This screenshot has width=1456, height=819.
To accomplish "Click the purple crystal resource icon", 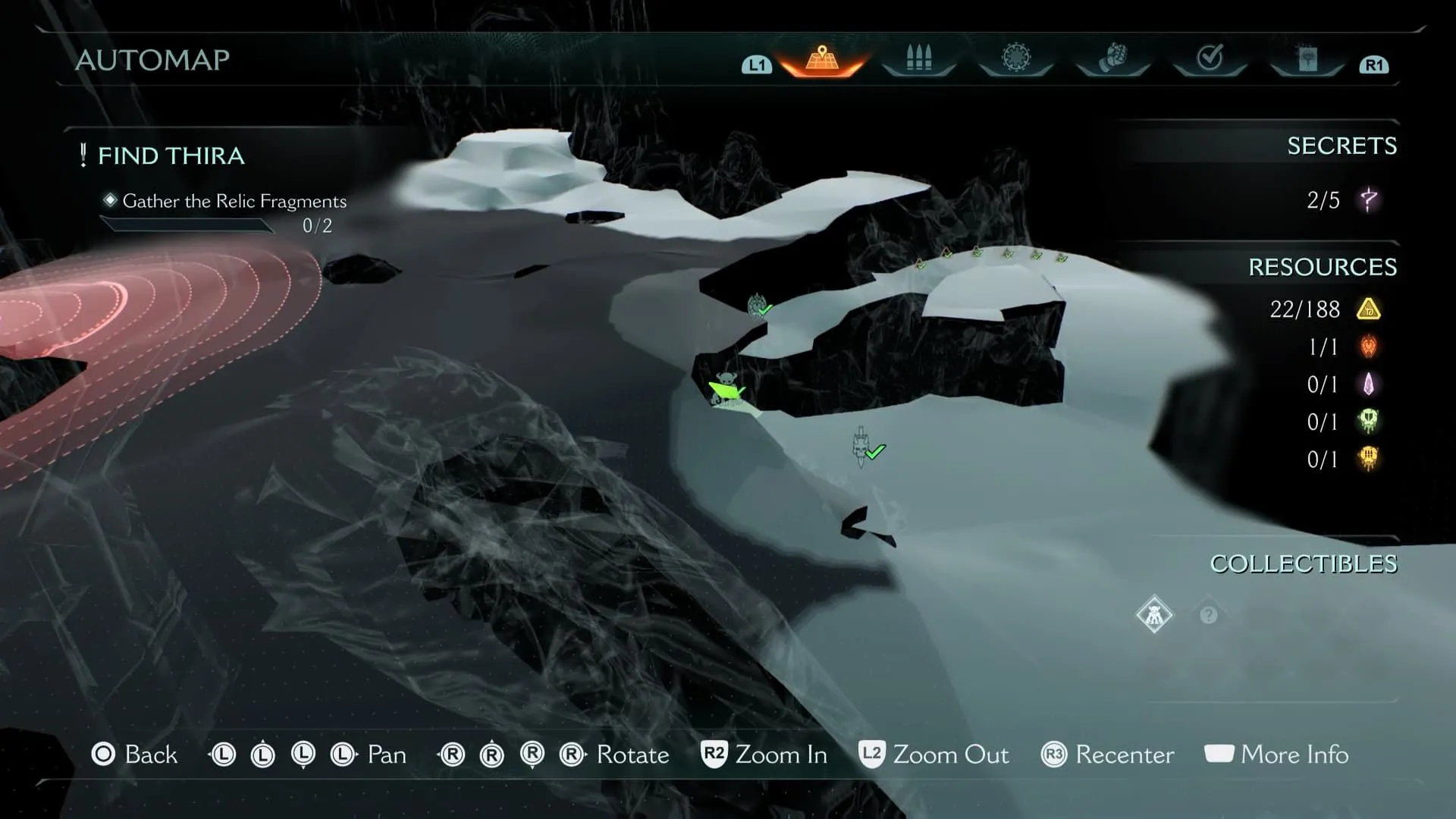I will click(x=1369, y=384).
